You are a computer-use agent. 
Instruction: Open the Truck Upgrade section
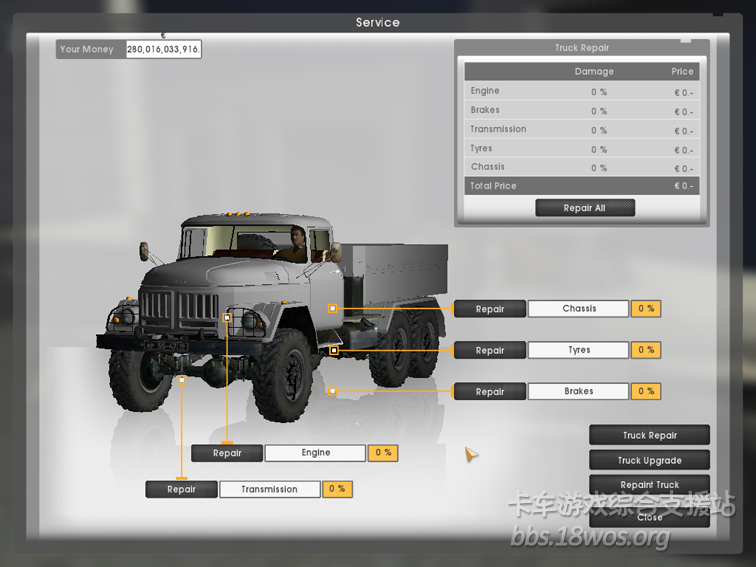(x=649, y=460)
